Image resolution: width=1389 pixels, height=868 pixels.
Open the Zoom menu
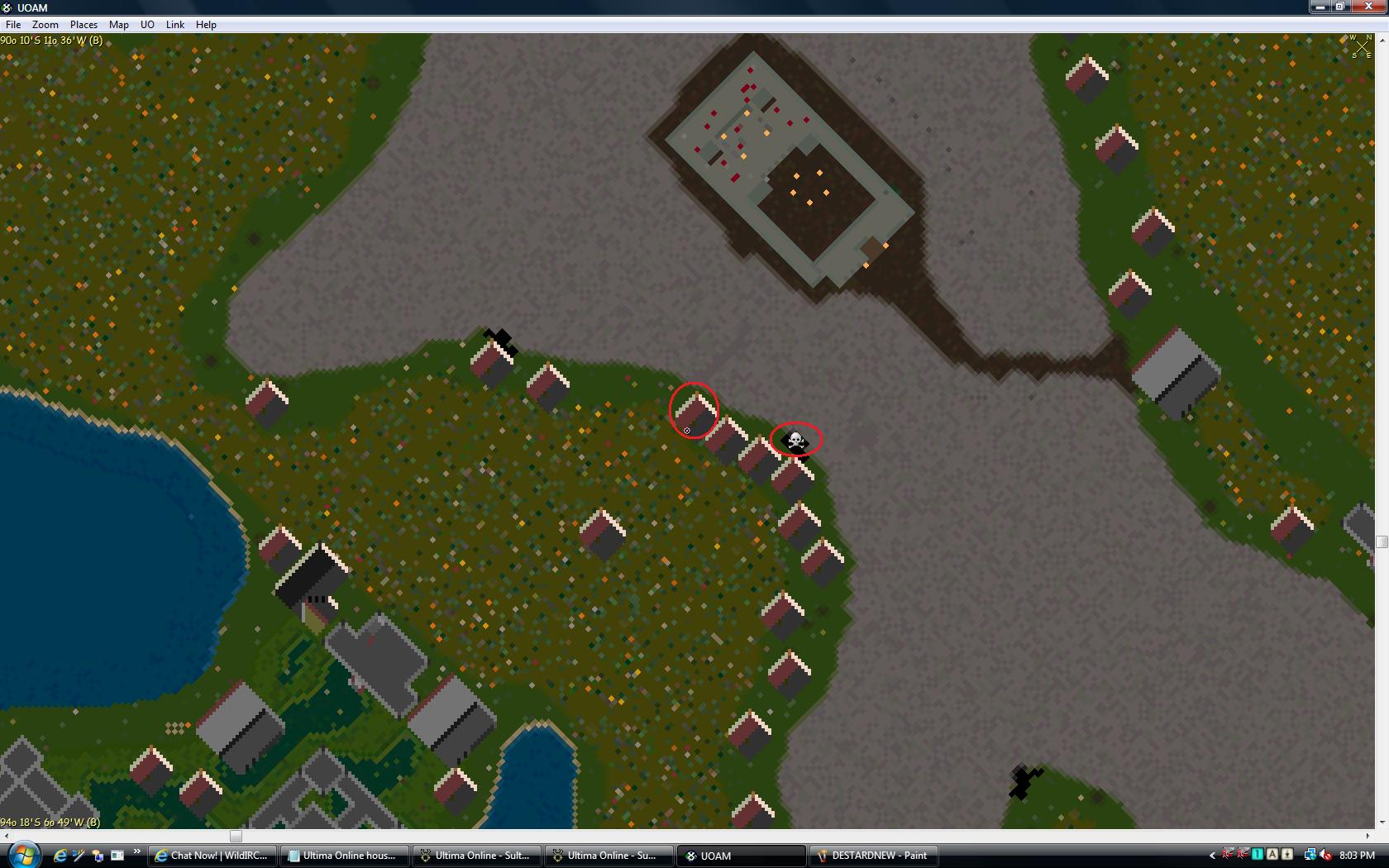tap(45, 25)
